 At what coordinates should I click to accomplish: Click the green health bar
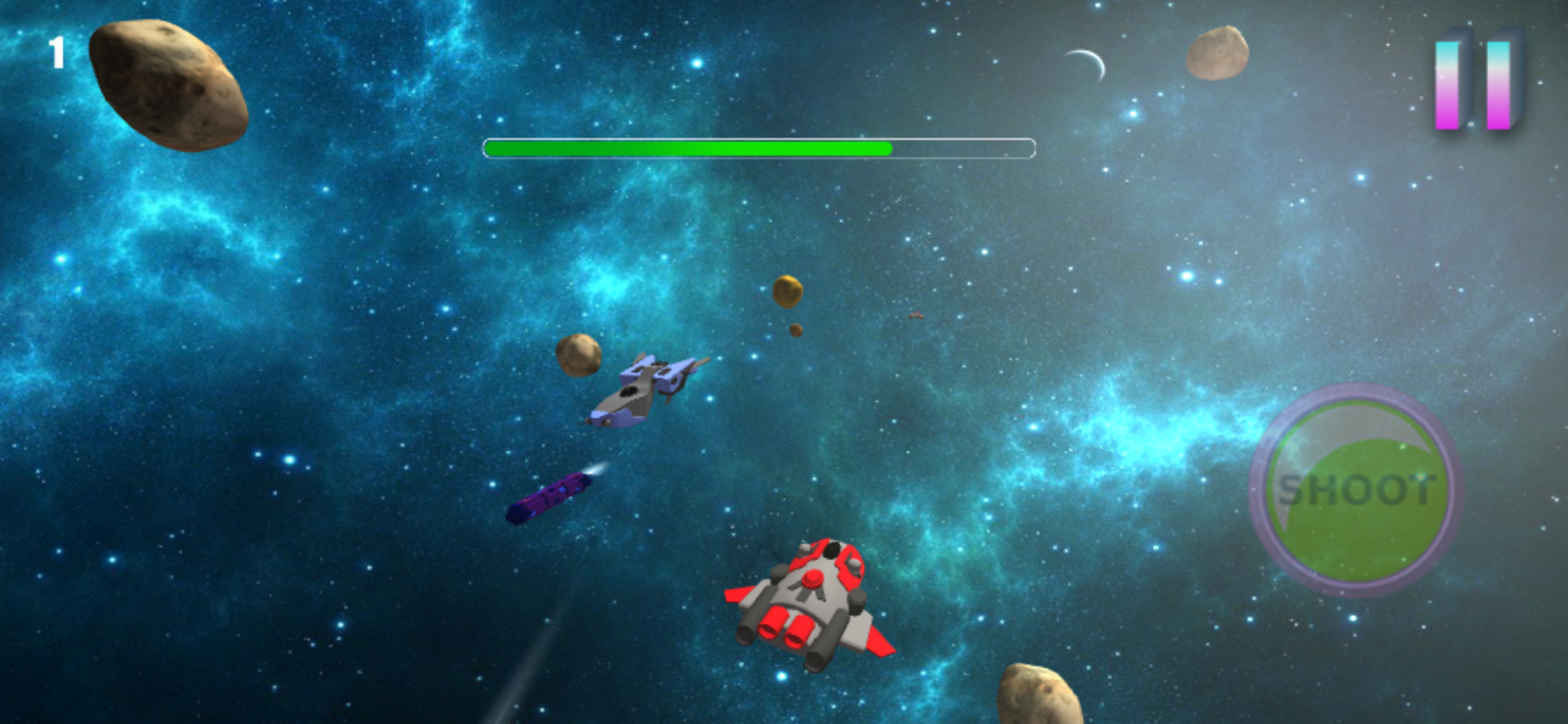point(687,149)
